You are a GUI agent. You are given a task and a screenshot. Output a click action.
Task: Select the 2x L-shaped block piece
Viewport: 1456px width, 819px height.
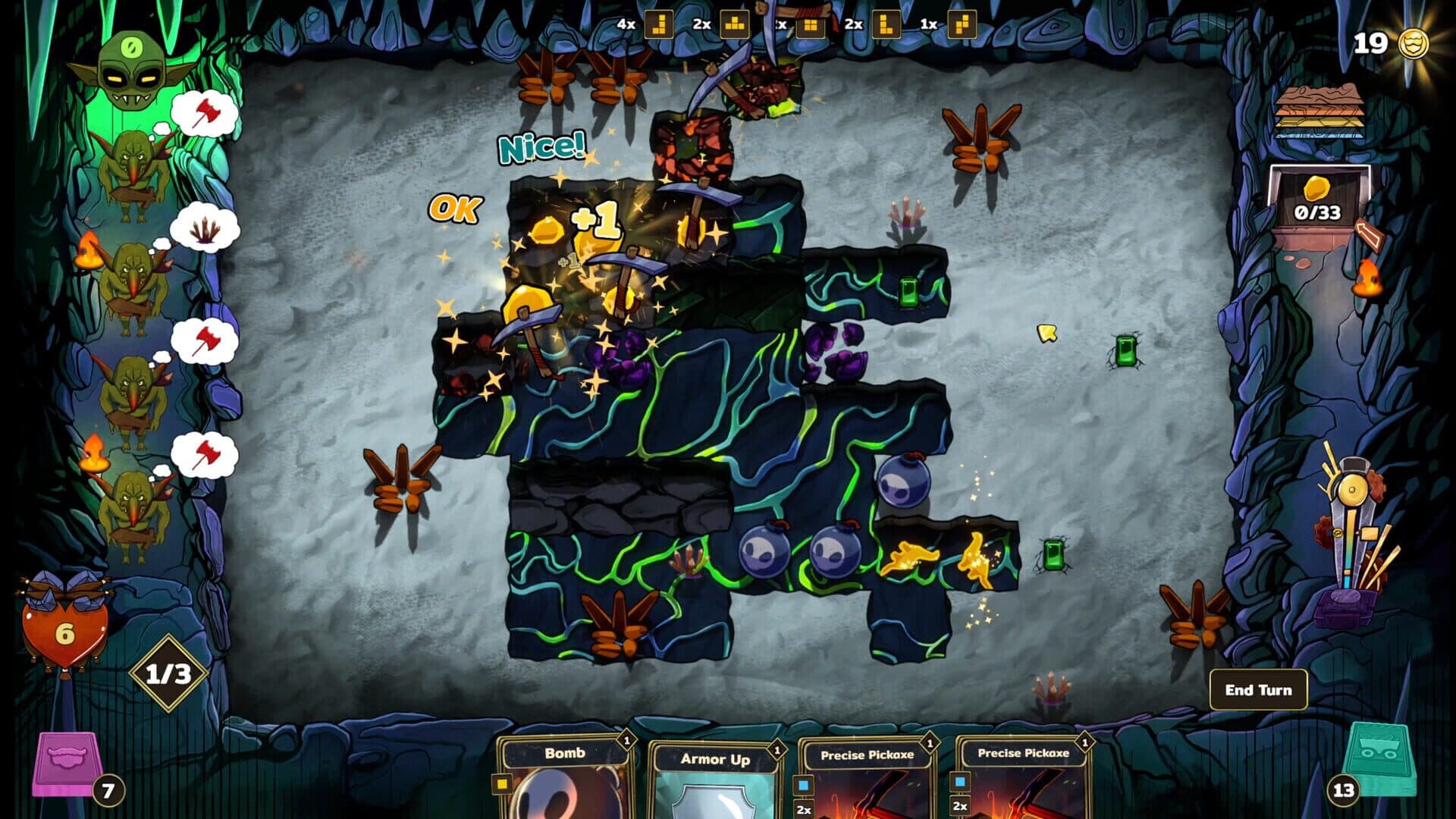coord(888,23)
